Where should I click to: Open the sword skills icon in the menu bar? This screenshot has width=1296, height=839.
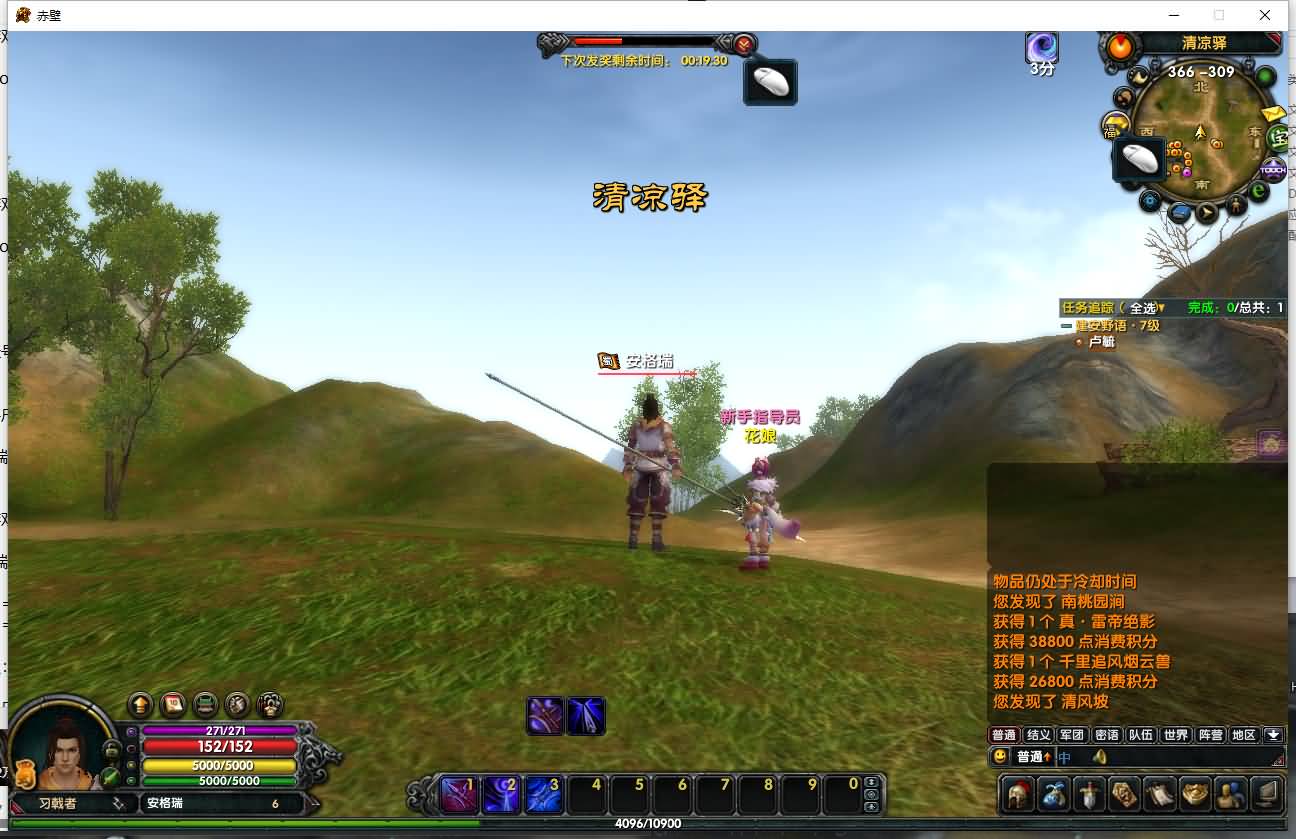click(1089, 795)
